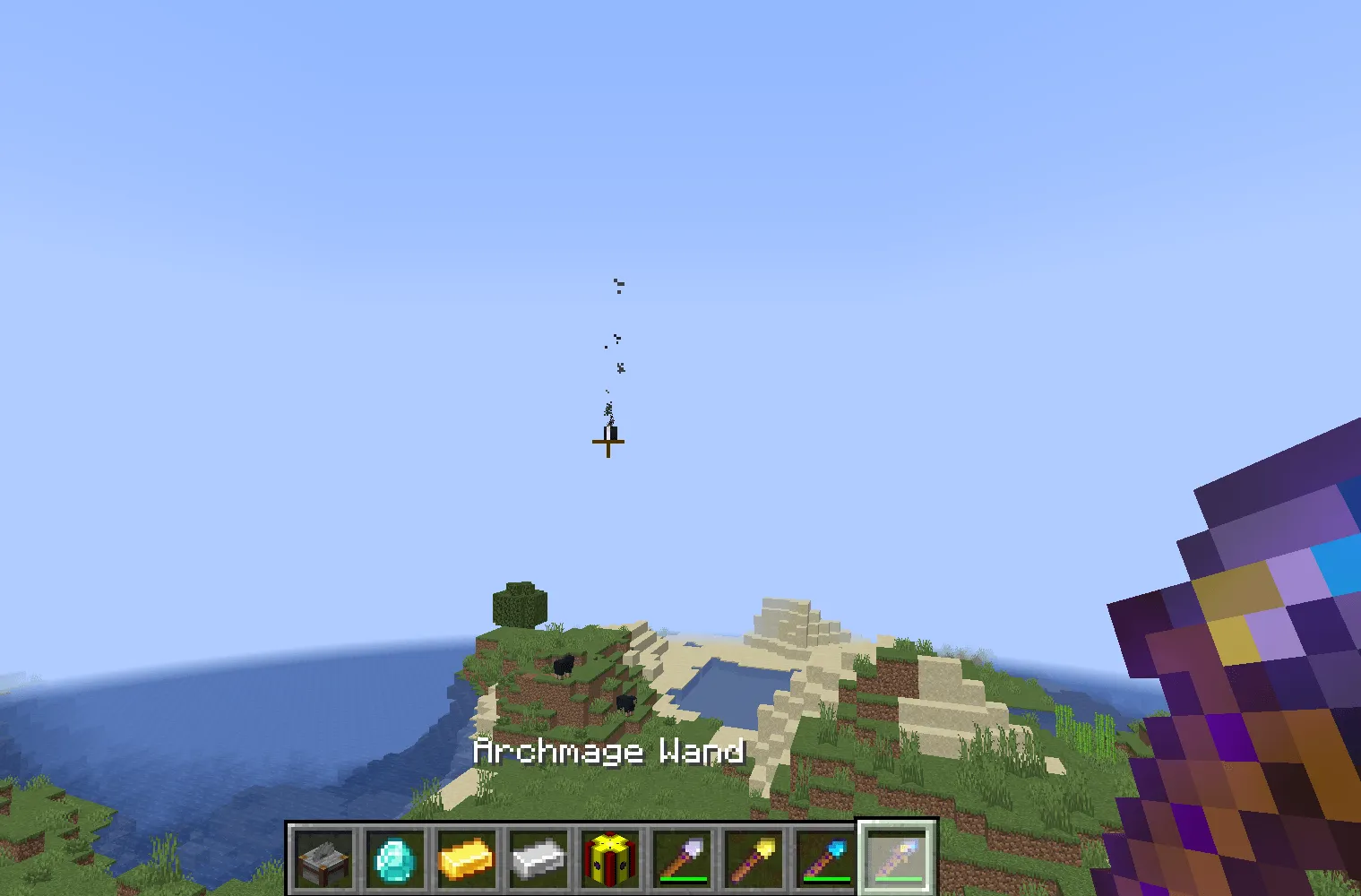The width and height of the screenshot is (1361, 896).
Task: Select the firework rocket item in the hotbar
Action: [x=608, y=857]
